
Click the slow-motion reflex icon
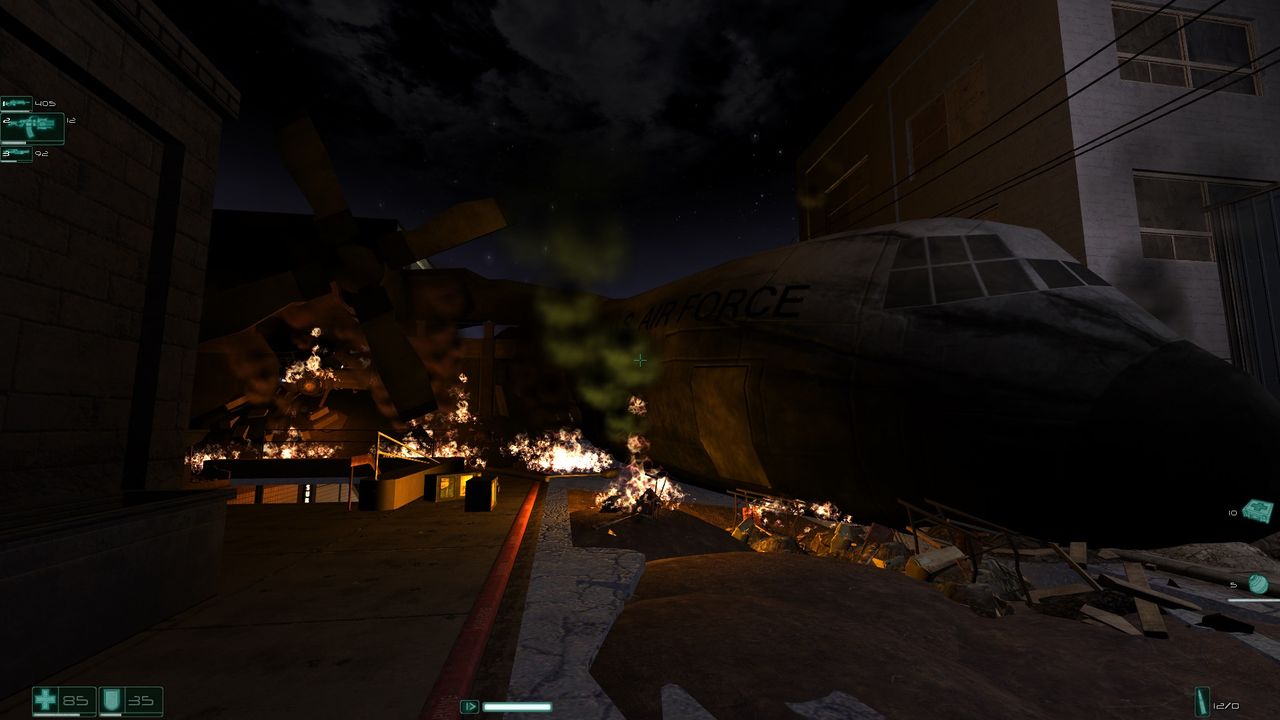[x=469, y=707]
